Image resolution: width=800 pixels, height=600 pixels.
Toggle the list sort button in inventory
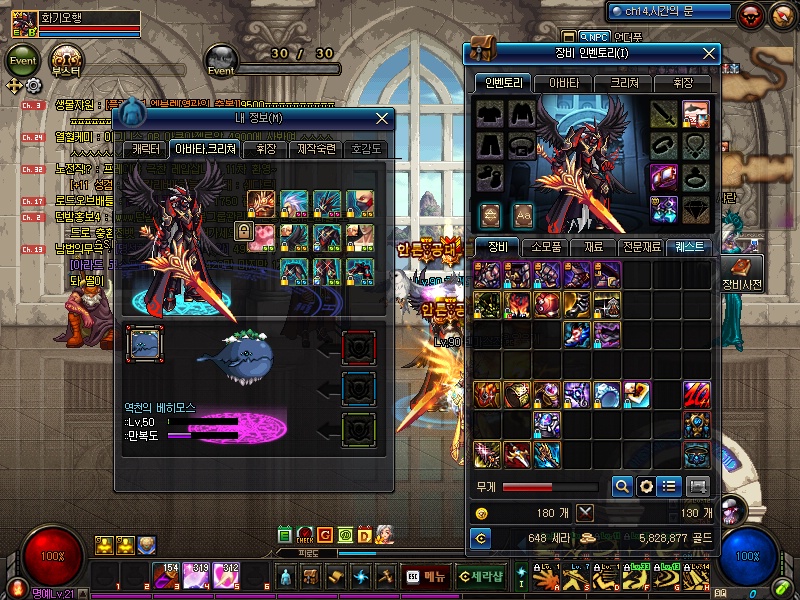[x=669, y=486]
